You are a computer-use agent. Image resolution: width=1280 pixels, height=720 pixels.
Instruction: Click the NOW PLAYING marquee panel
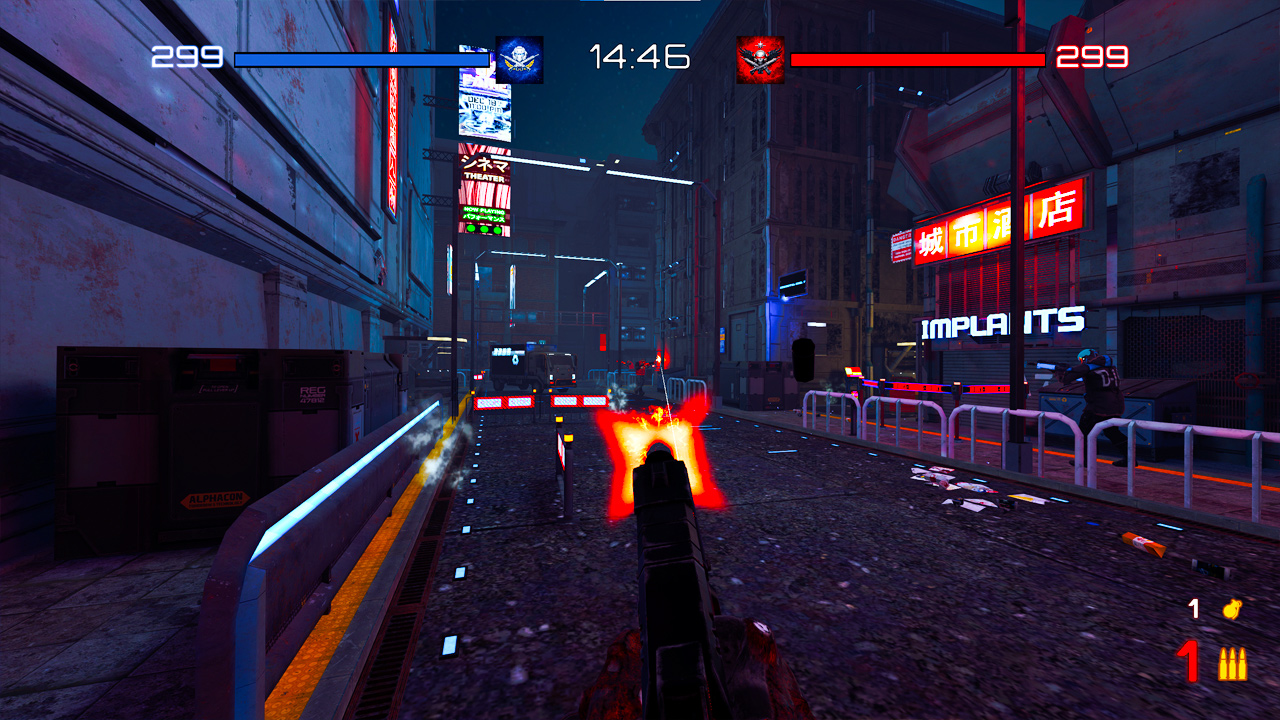(485, 213)
